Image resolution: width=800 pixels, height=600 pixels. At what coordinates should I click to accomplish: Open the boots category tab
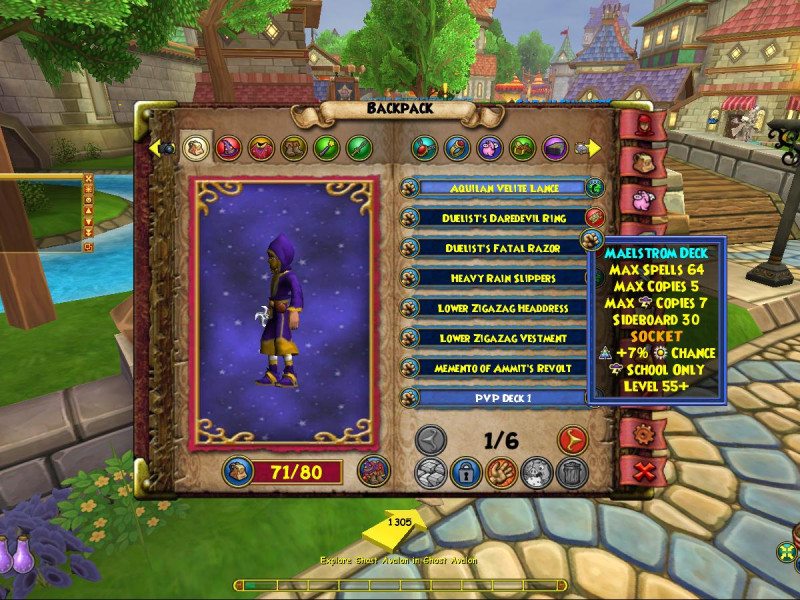(295, 149)
